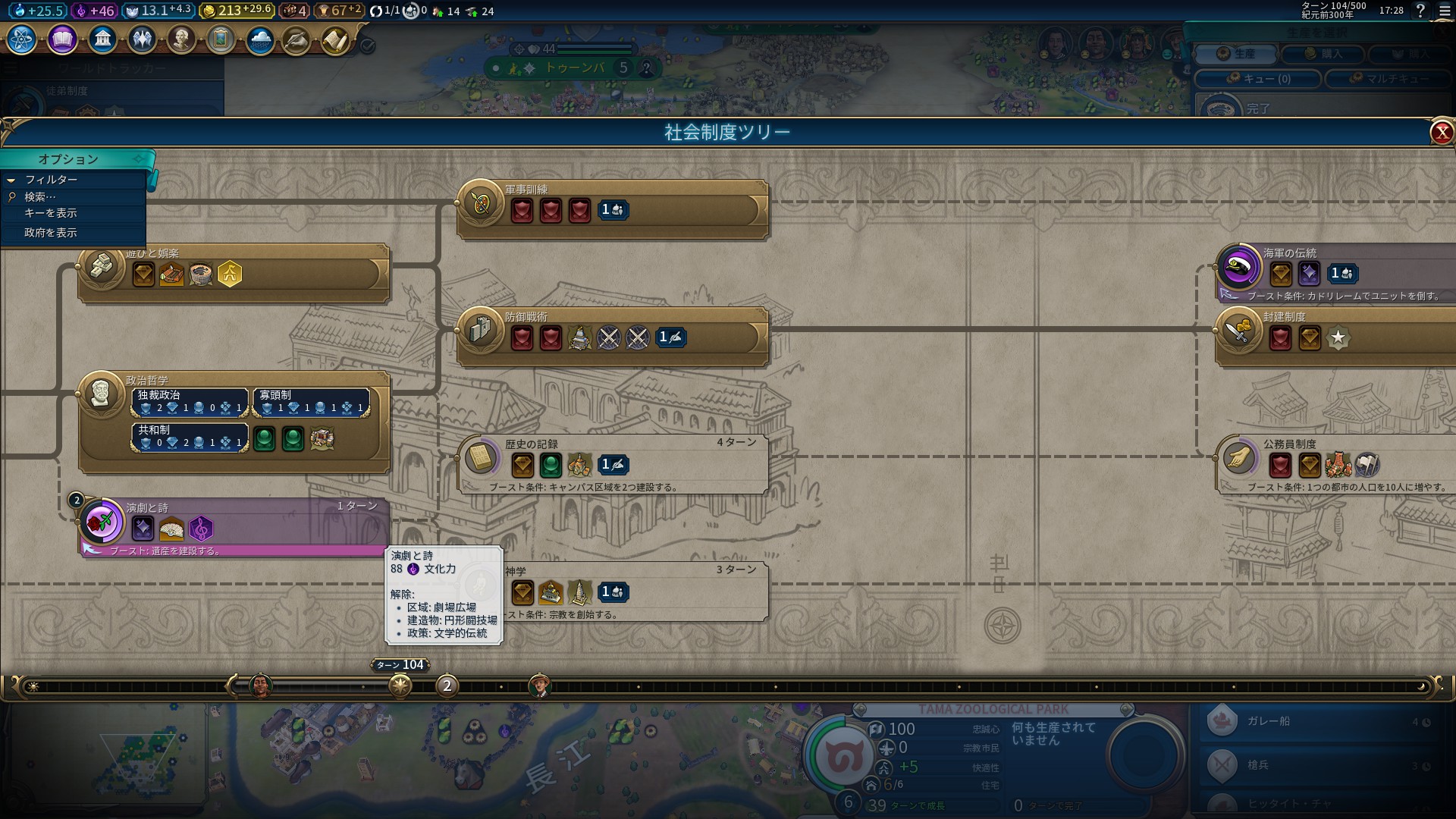
Task: Open the main menu hamburger icon
Action: pos(1445,11)
